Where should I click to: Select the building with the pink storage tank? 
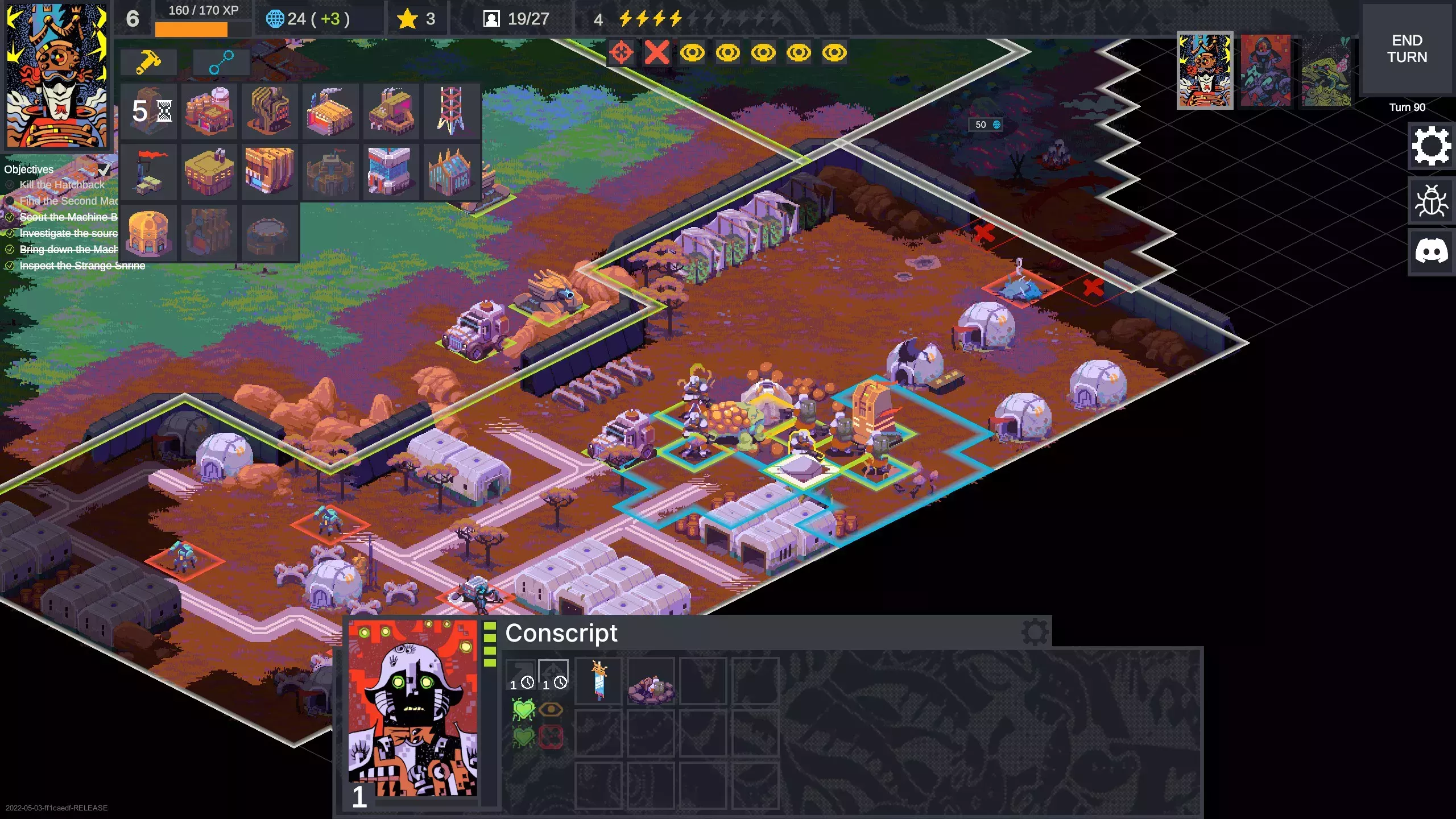[x=209, y=111]
